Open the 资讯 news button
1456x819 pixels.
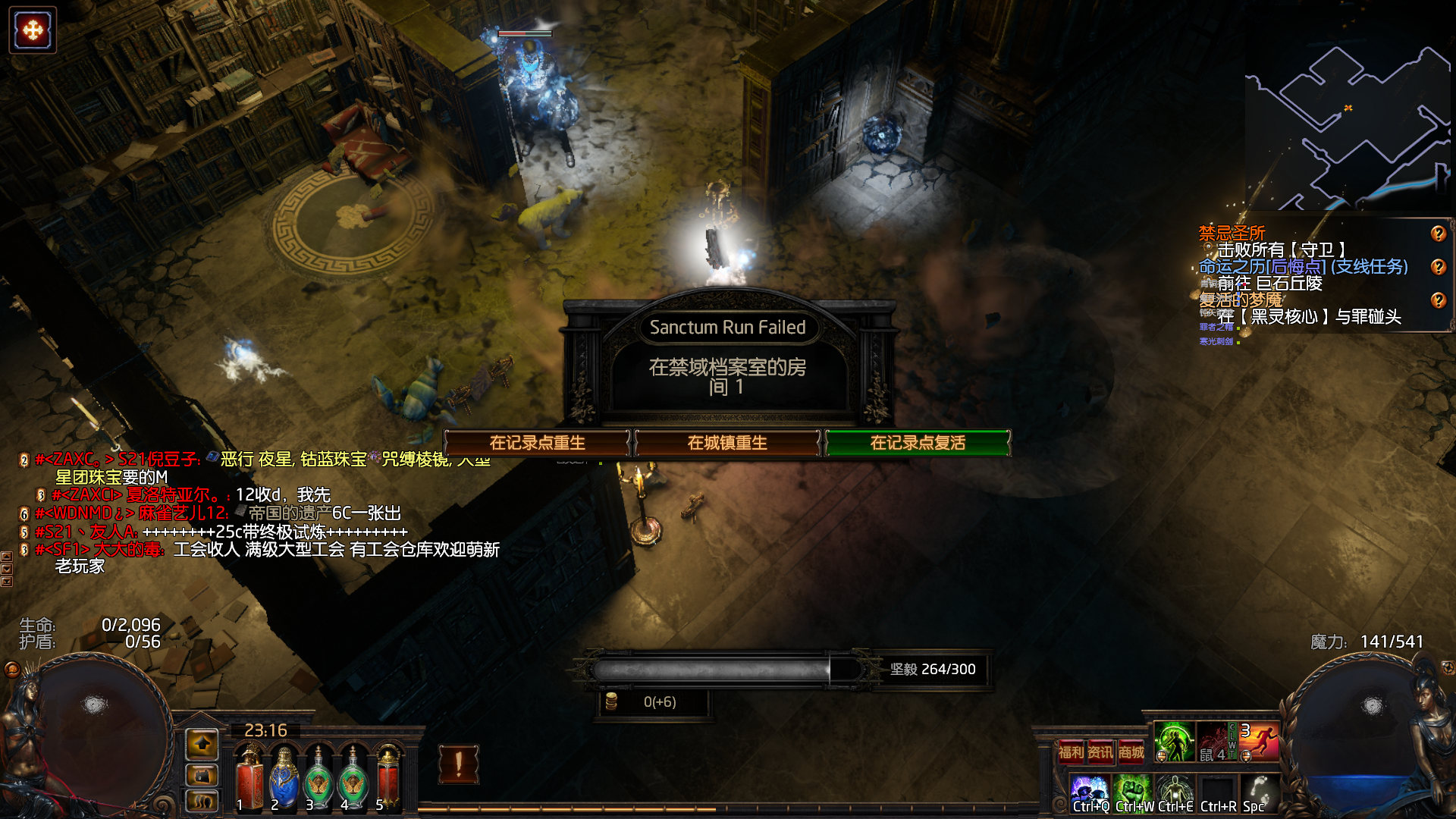pos(1100,752)
